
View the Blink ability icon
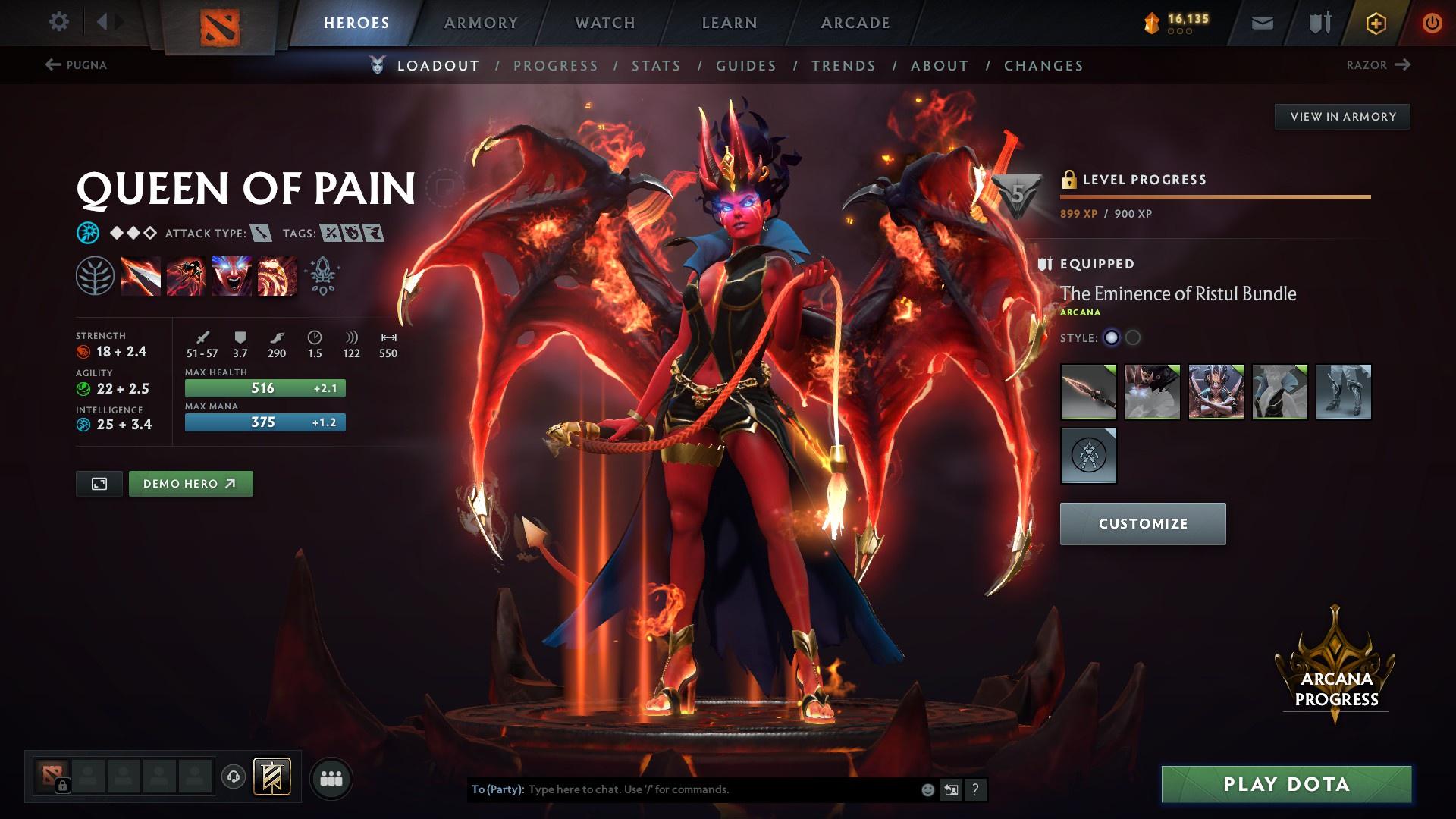click(x=186, y=276)
